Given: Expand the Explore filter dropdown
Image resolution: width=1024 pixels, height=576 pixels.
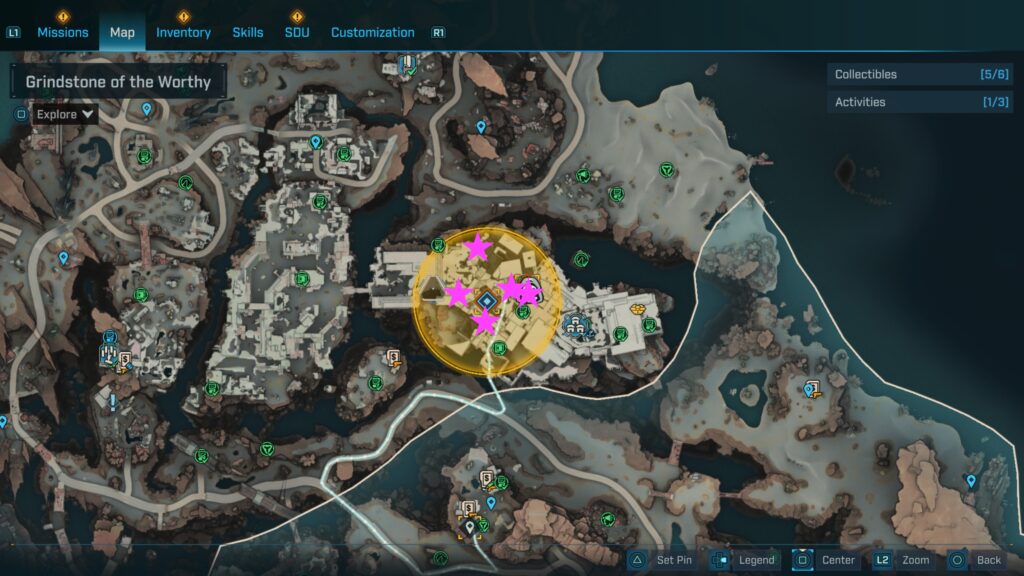Looking at the screenshot, I should pos(65,114).
